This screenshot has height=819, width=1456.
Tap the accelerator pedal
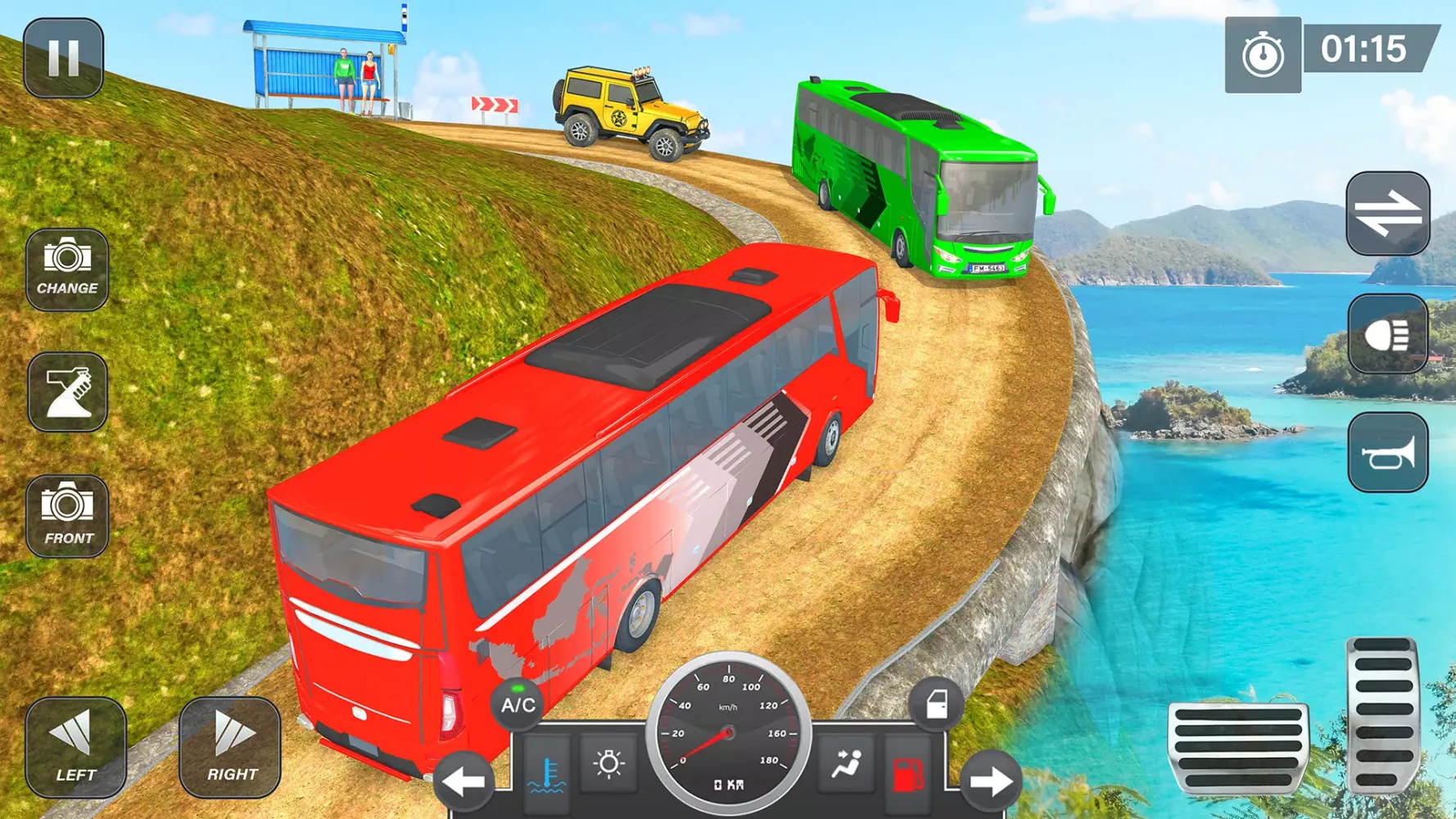(1382, 714)
